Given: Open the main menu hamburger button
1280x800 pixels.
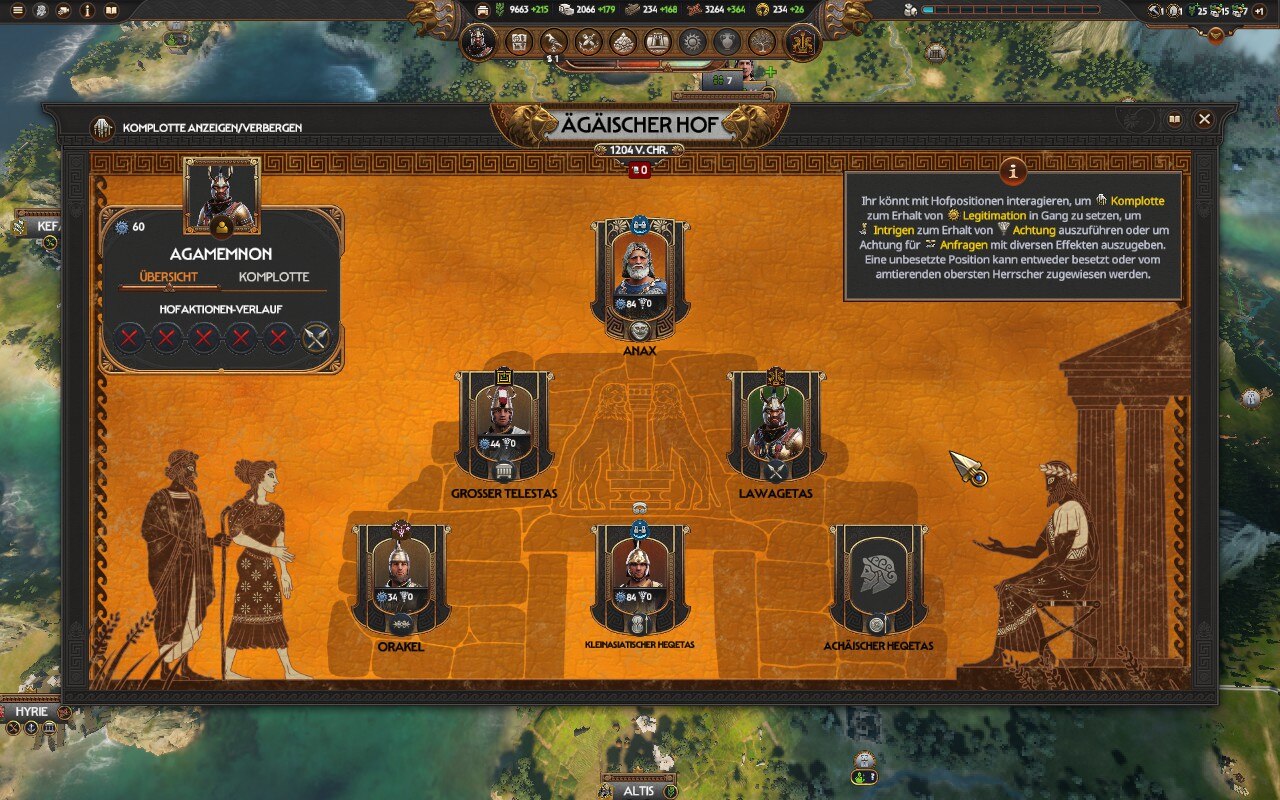Looking at the screenshot, I should [17, 11].
